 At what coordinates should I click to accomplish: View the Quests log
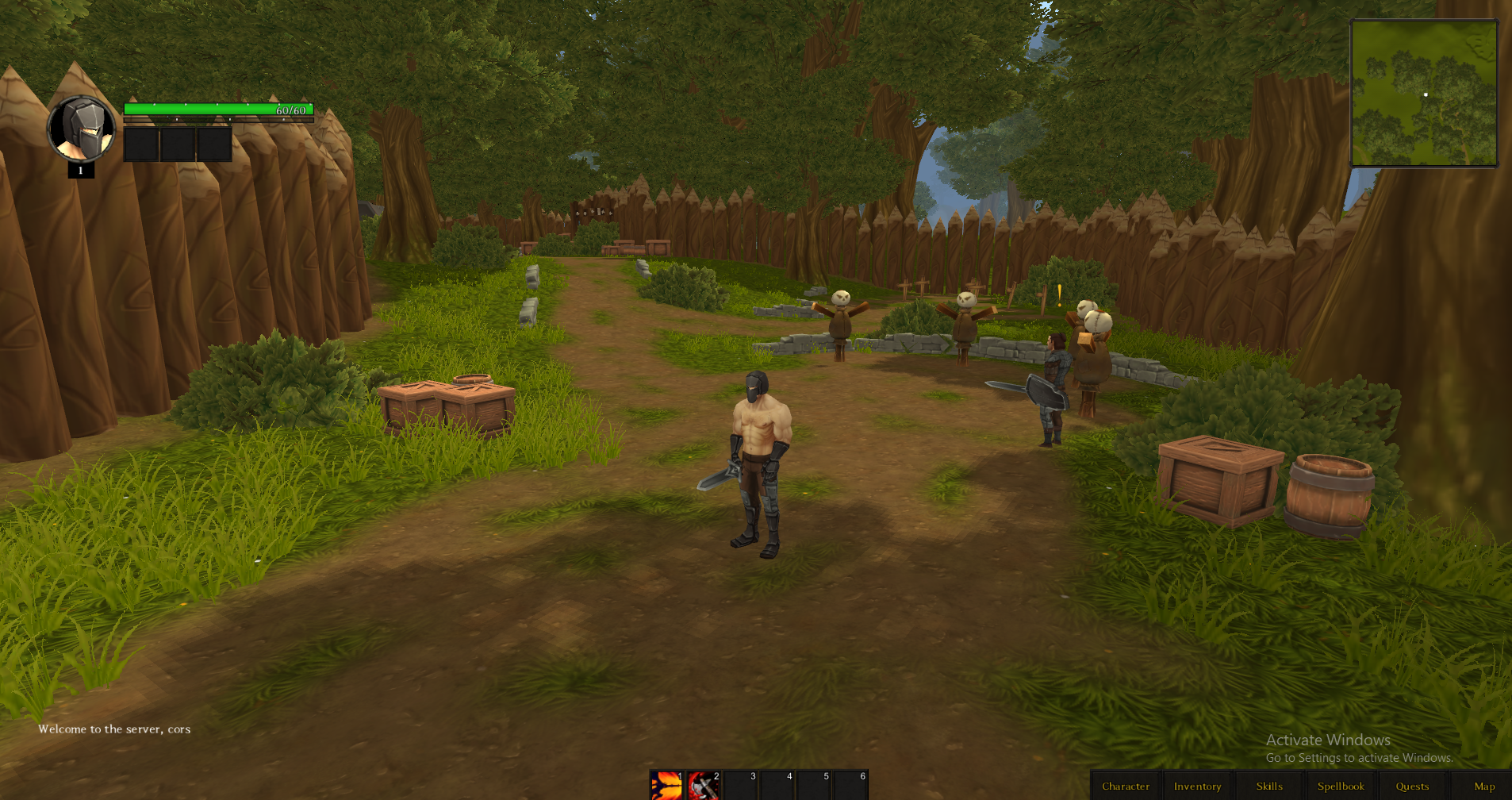[1412, 786]
